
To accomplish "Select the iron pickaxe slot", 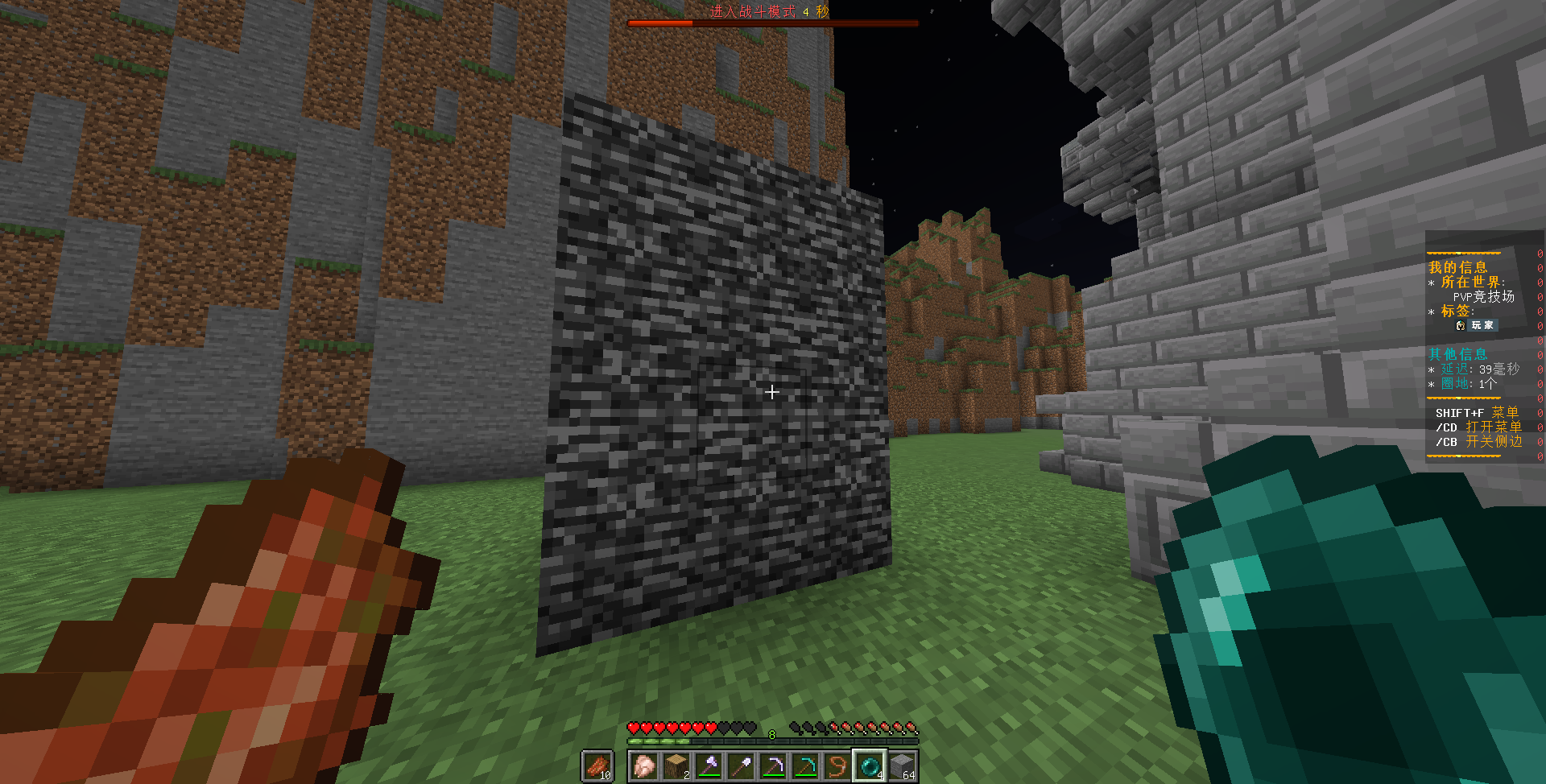I will coord(773,765).
